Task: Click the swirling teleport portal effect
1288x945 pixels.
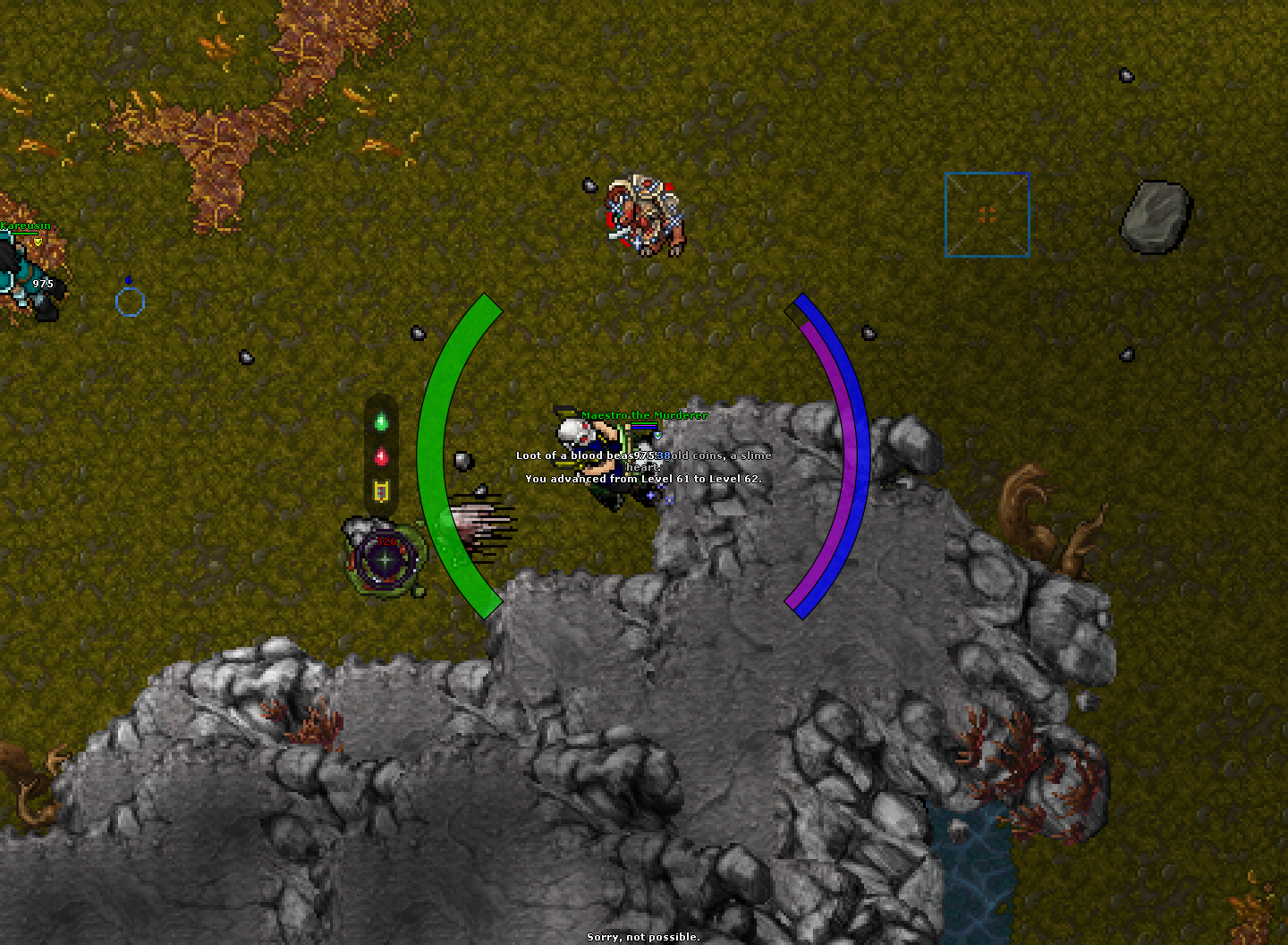Action: click(x=383, y=559)
